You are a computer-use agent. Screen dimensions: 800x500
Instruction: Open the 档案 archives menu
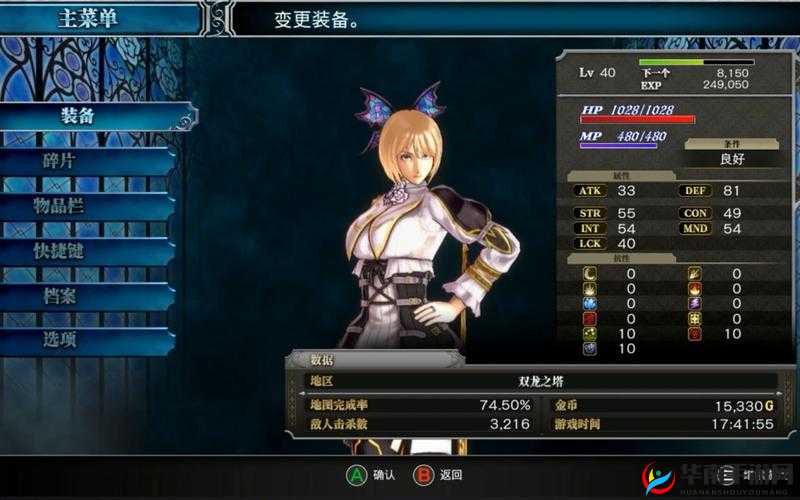tap(60, 296)
